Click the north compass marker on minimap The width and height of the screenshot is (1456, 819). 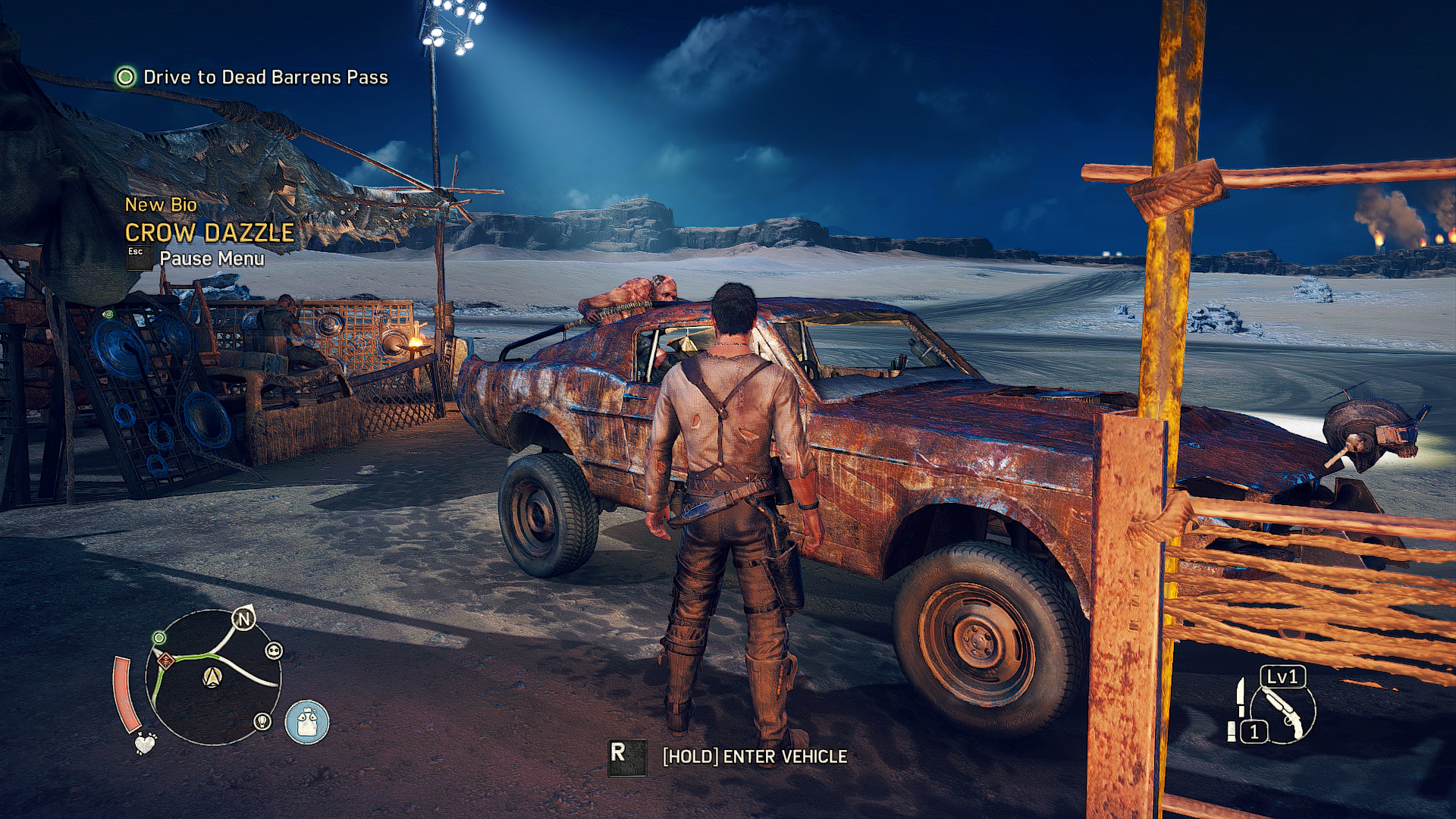[x=244, y=619]
